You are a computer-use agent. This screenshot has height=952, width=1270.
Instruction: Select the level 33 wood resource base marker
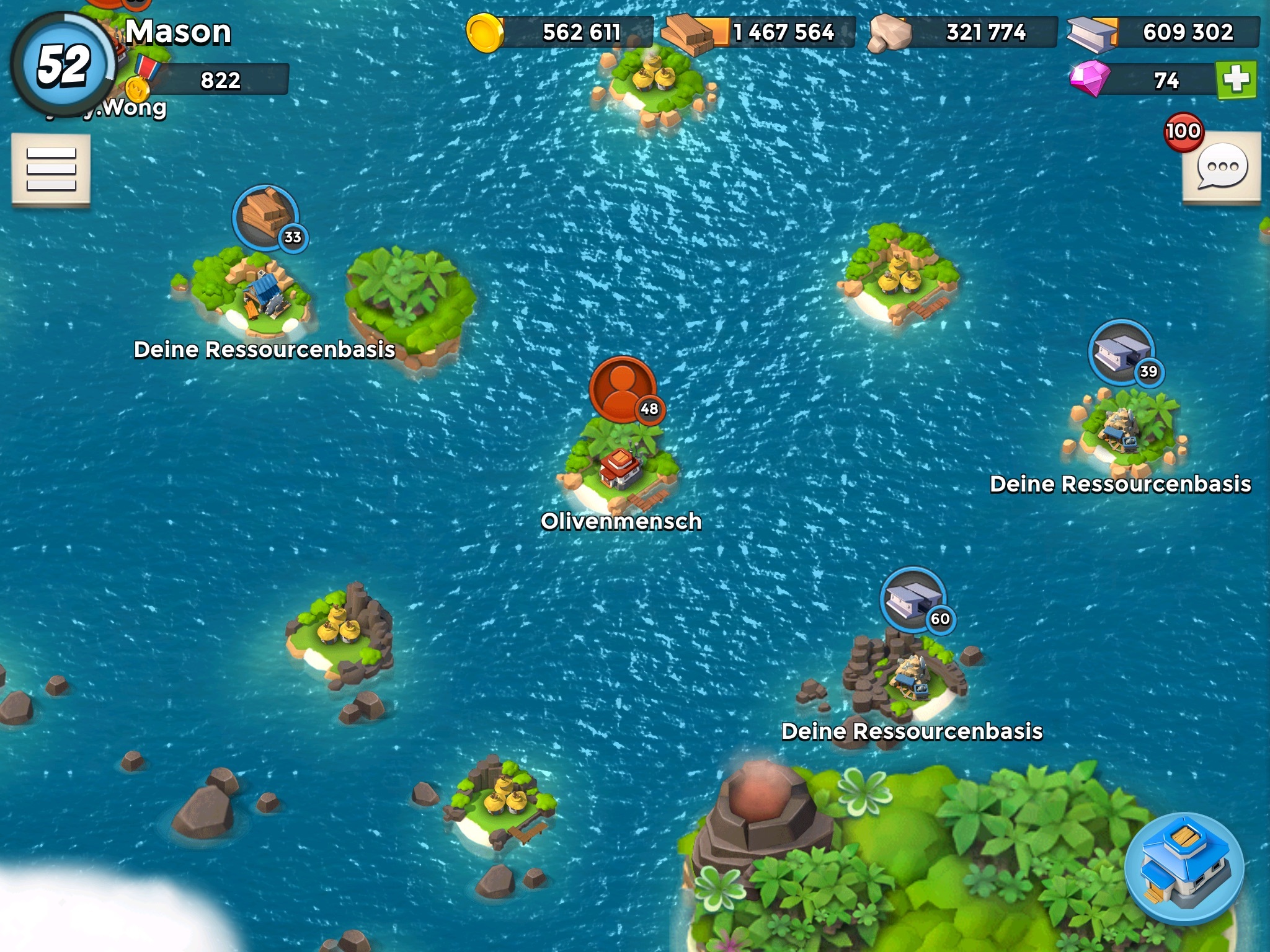click(x=266, y=218)
